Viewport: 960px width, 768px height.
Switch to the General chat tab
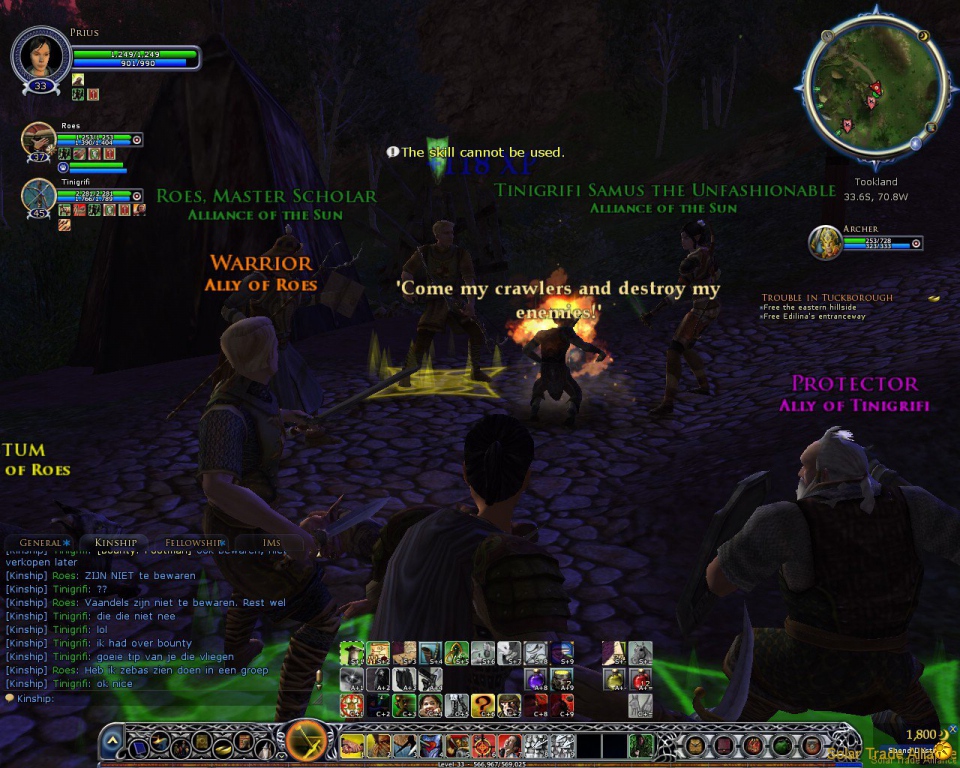point(41,542)
